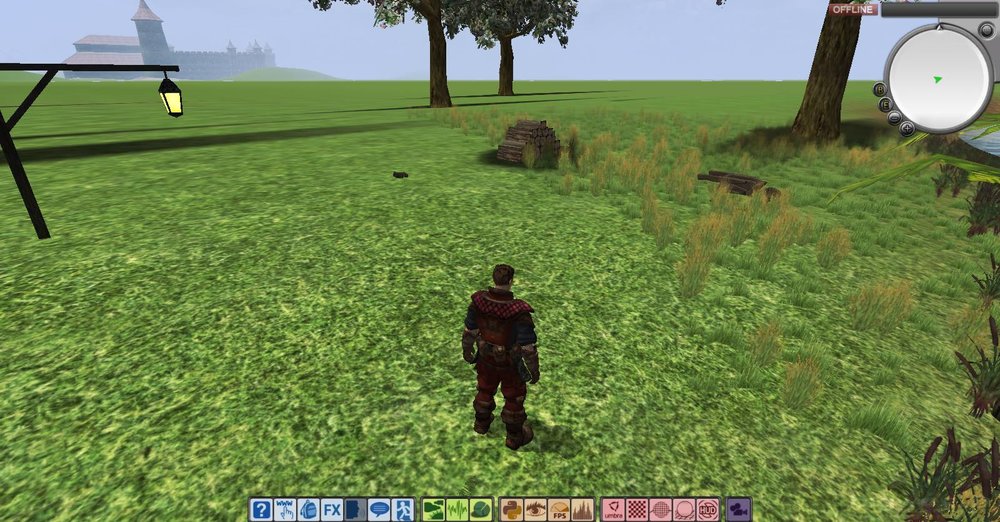Click the eye view icon
Image resolution: width=1000 pixels, height=522 pixels.
[x=535, y=510]
